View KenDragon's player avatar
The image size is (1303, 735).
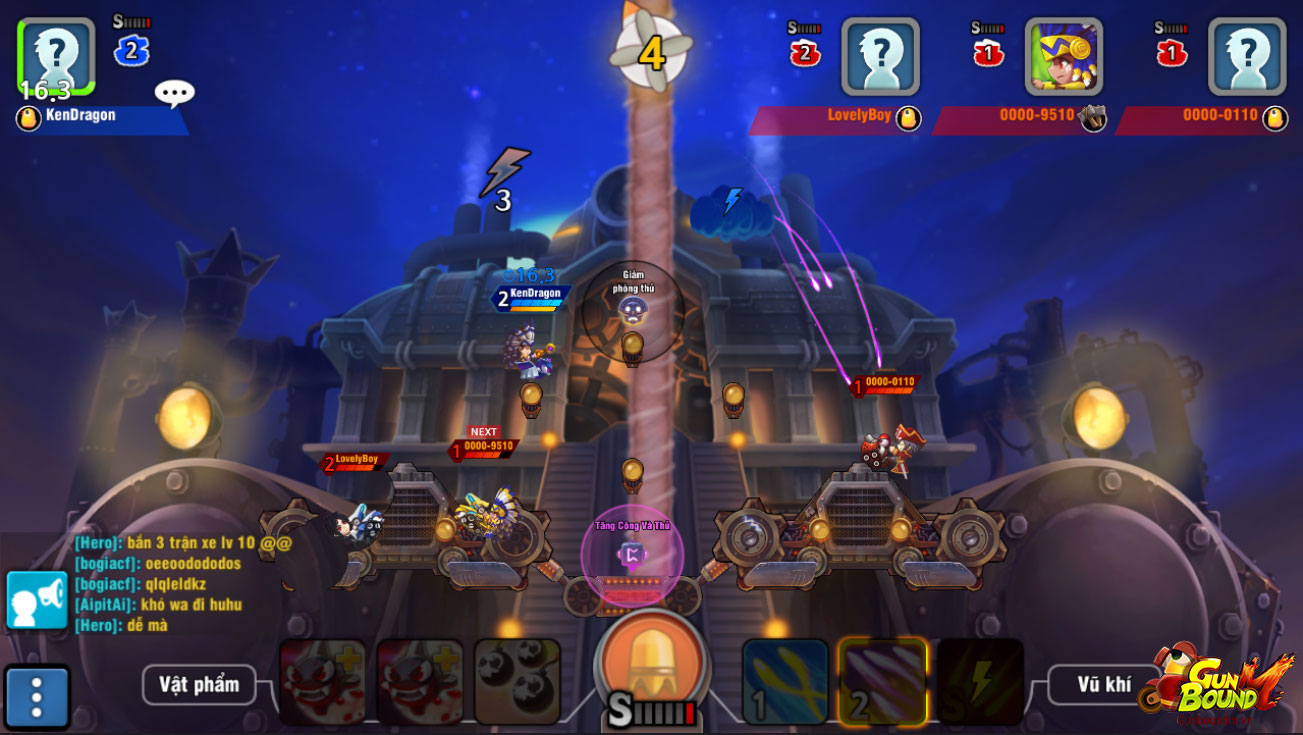coord(56,56)
